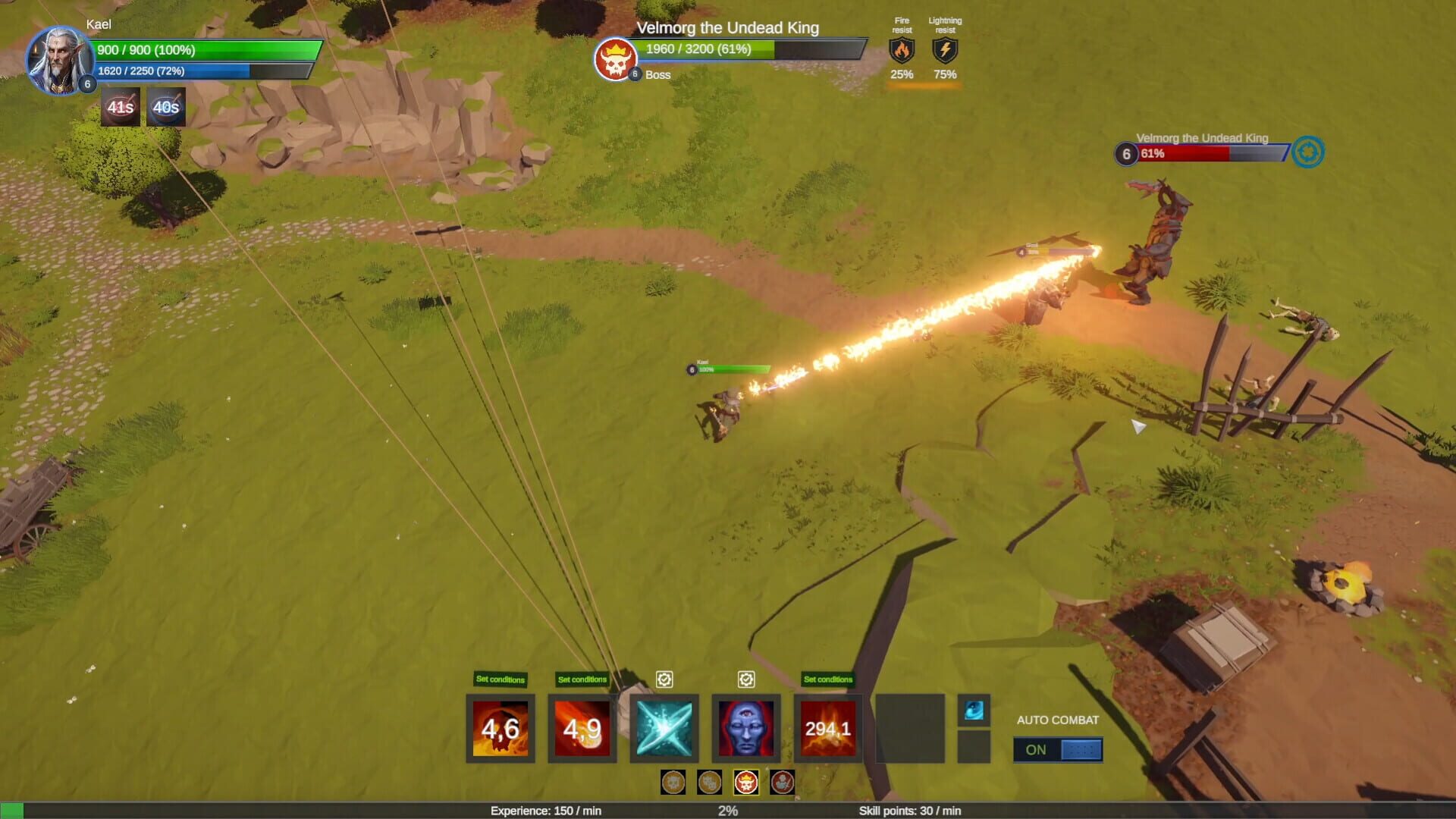Image resolution: width=1456 pixels, height=819 pixels.
Task: Toggle the Auto Combat switch
Action: tap(1058, 749)
